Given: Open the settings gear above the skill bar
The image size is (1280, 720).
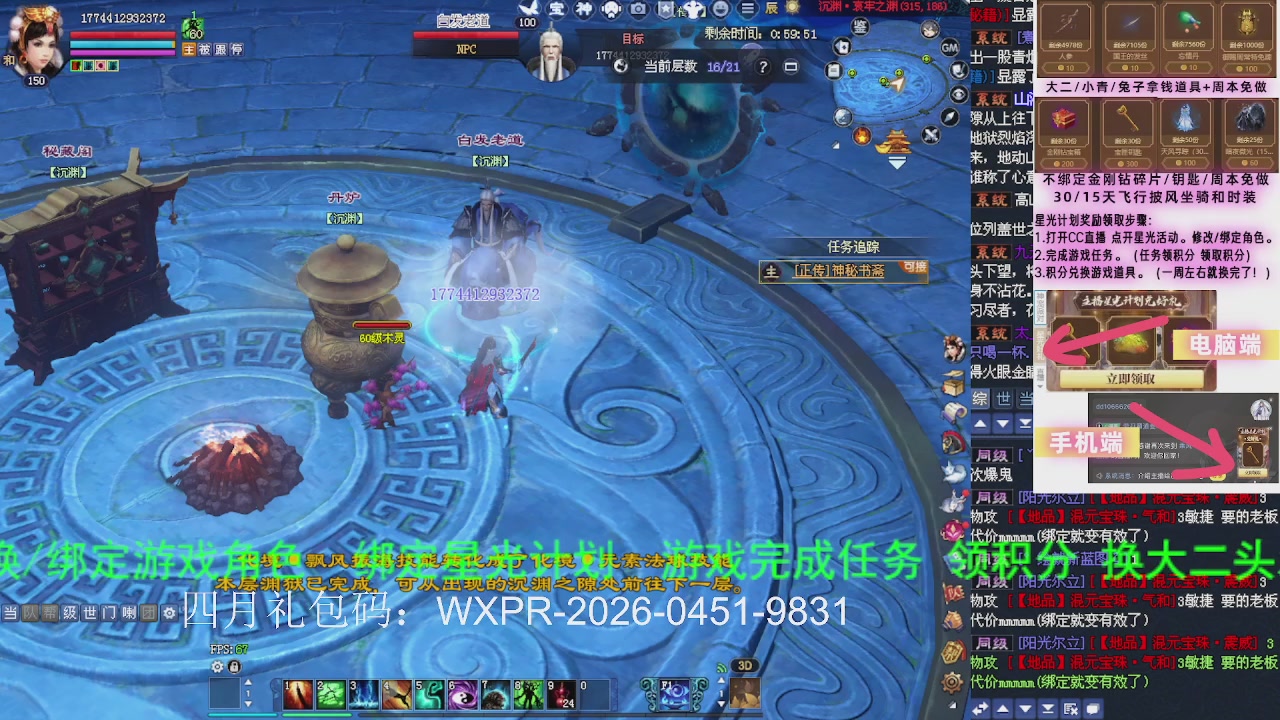Looking at the screenshot, I should click(217, 665).
